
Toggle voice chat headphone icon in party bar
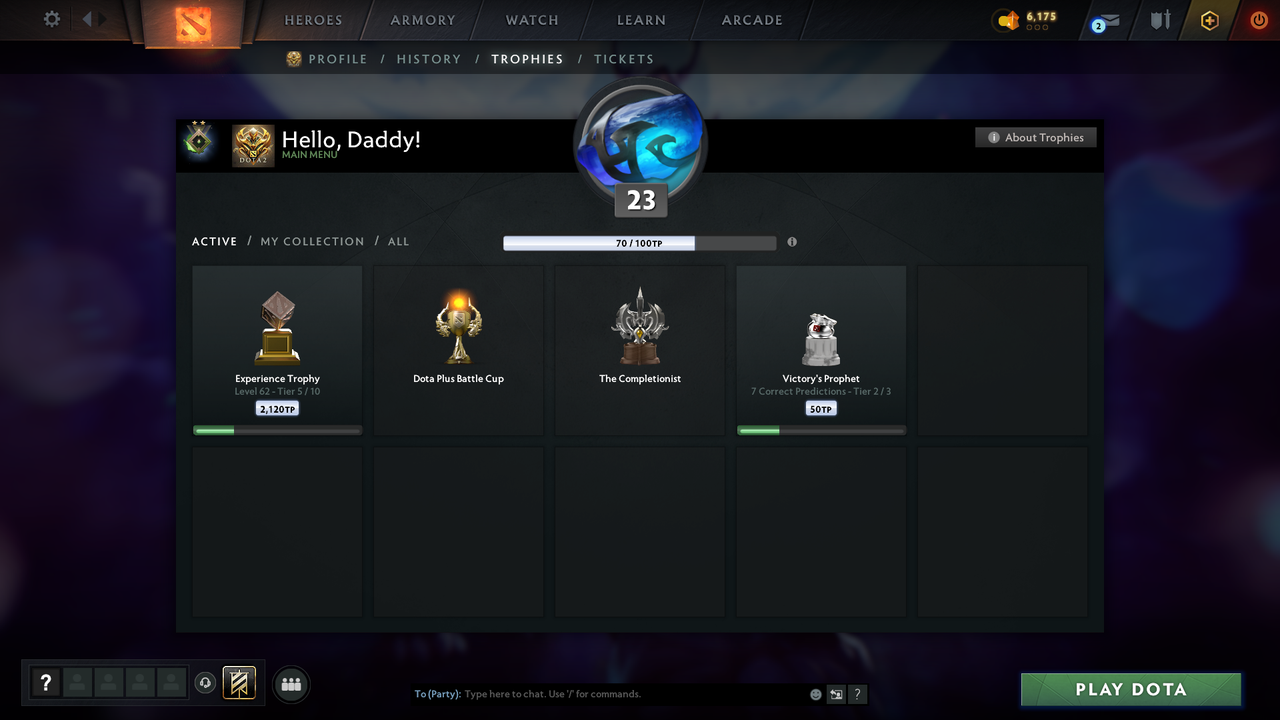tap(207, 683)
